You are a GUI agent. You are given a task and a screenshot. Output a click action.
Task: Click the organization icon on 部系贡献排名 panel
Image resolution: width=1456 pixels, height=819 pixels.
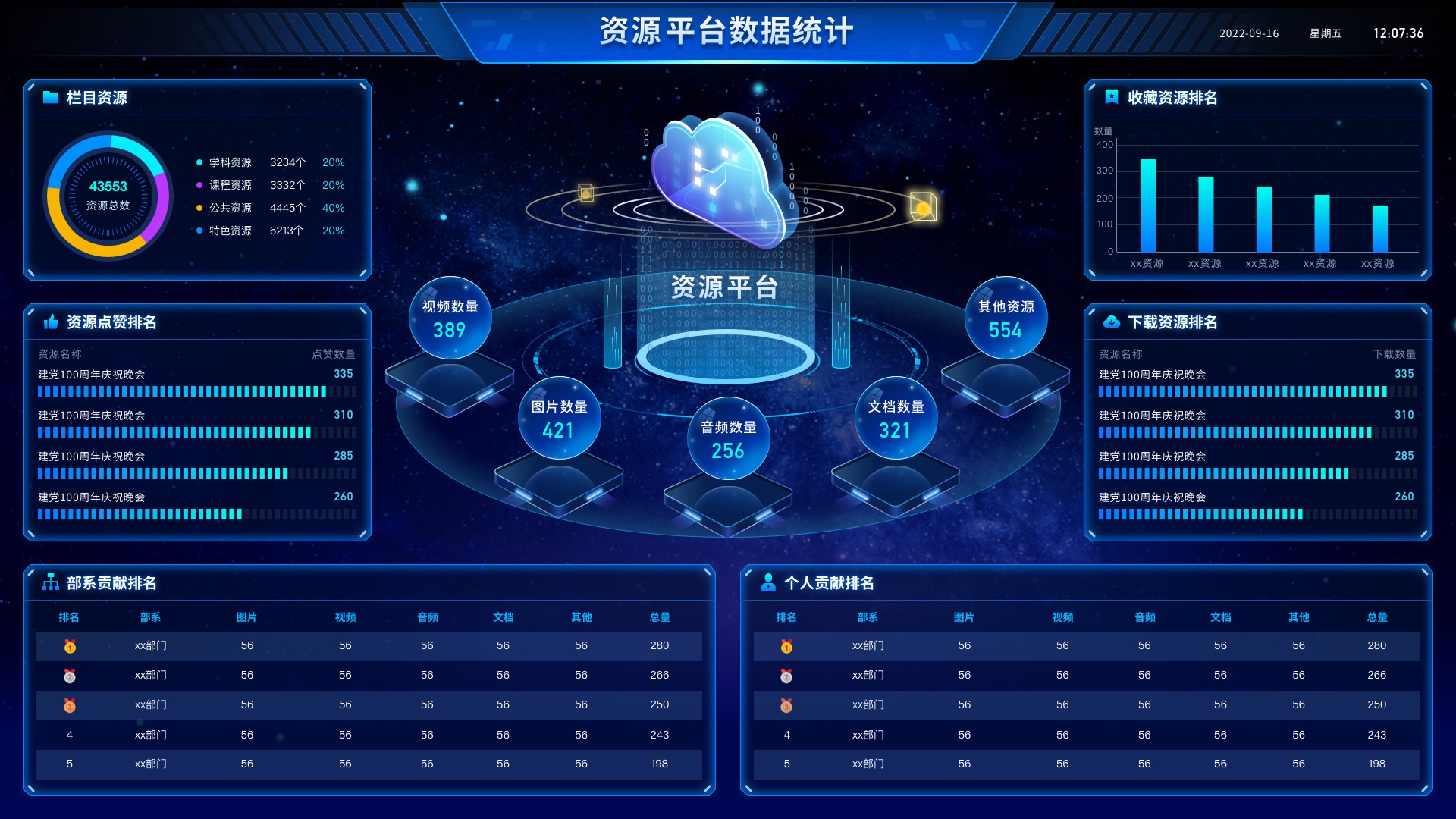coord(51,584)
